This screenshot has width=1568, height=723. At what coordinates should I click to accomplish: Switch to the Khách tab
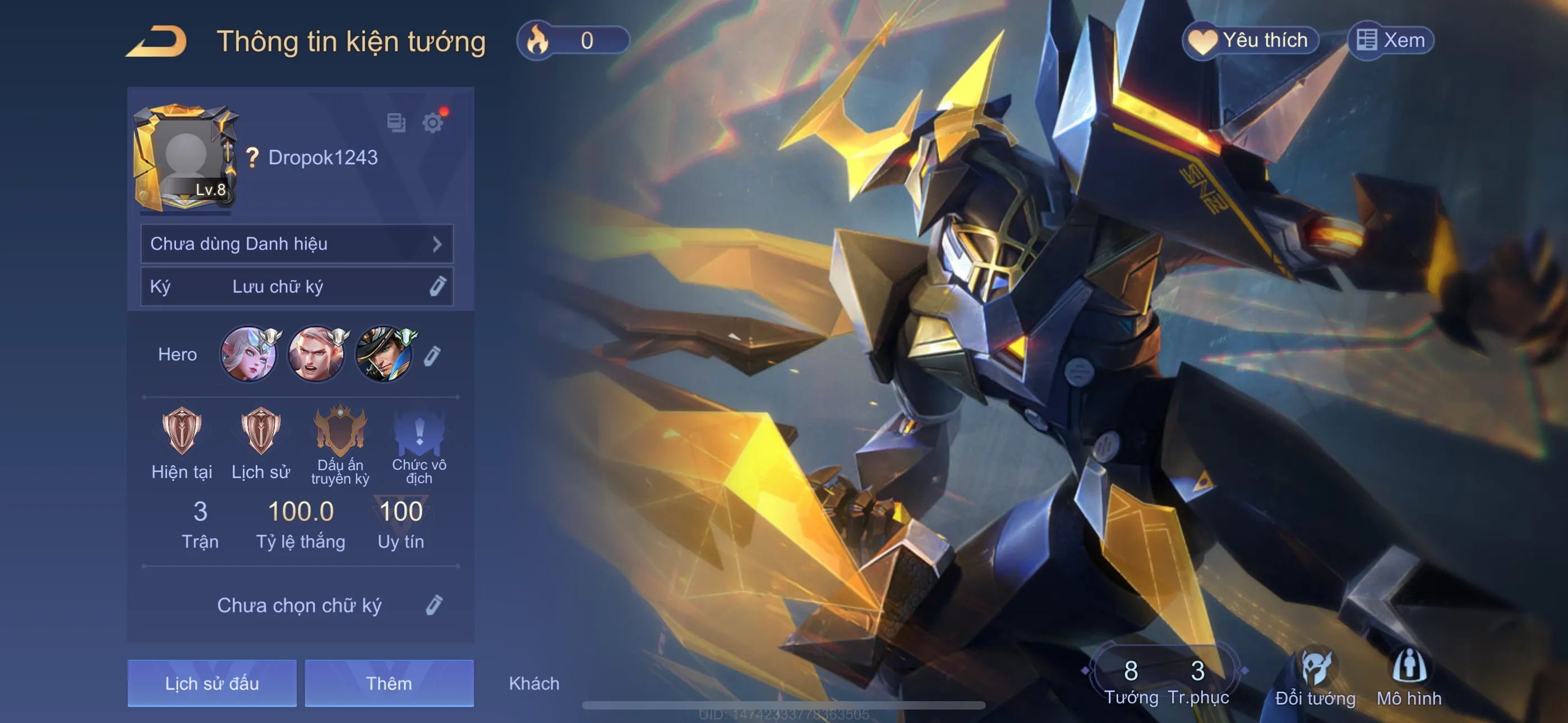(533, 683)
